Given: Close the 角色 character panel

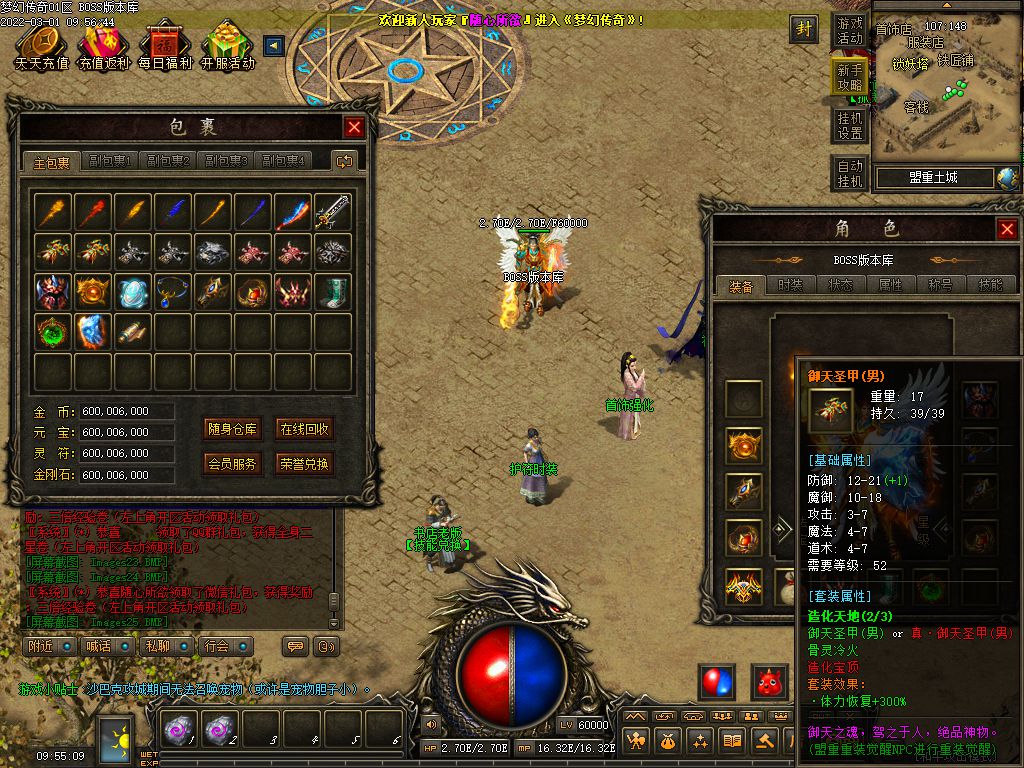Looking at the screenshot, I should click(1007, 230).
